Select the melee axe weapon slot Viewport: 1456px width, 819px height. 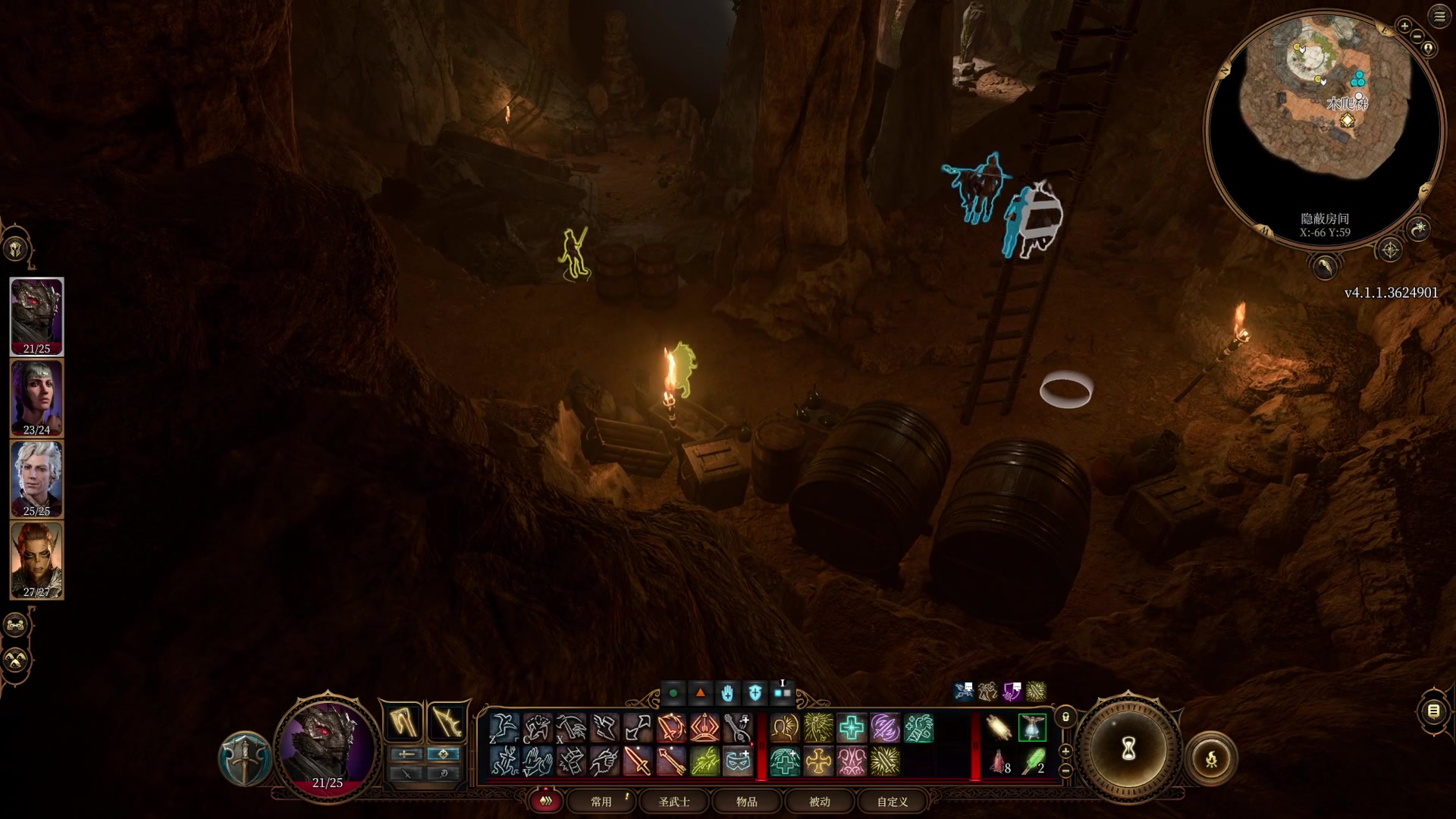coord(403,720)
